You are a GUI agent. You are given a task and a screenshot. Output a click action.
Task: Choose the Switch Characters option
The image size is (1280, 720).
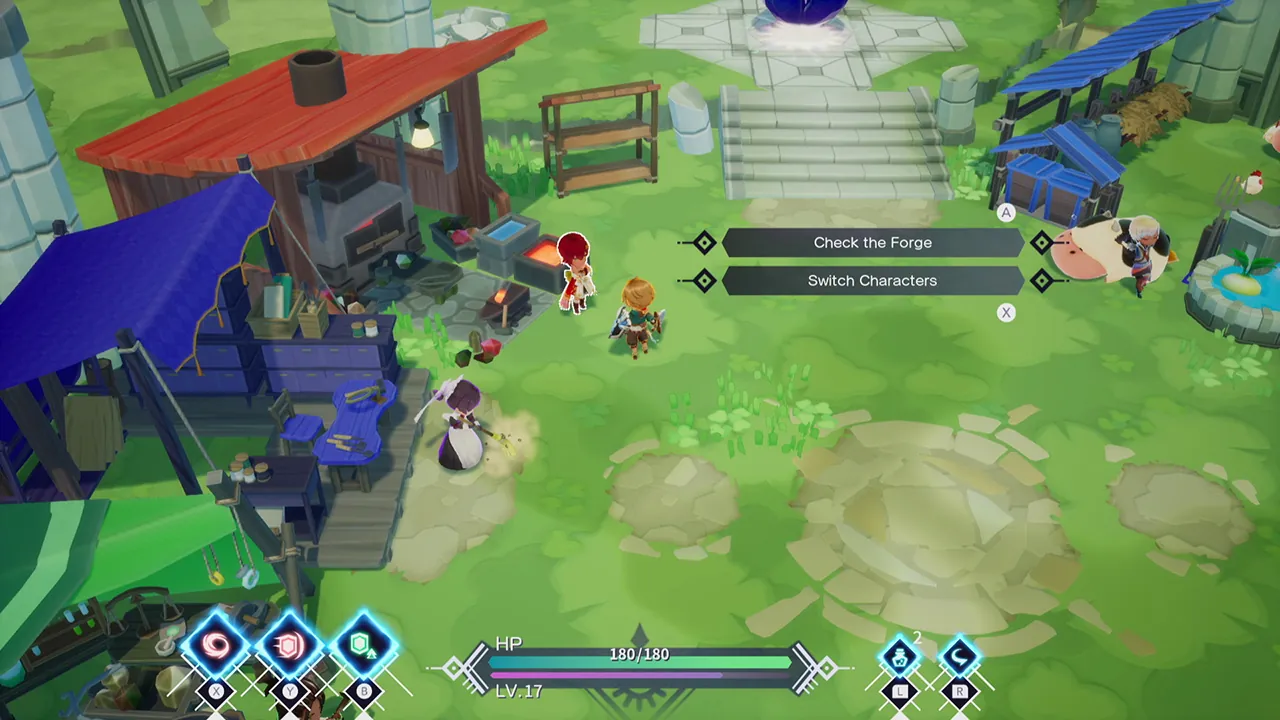871,280
